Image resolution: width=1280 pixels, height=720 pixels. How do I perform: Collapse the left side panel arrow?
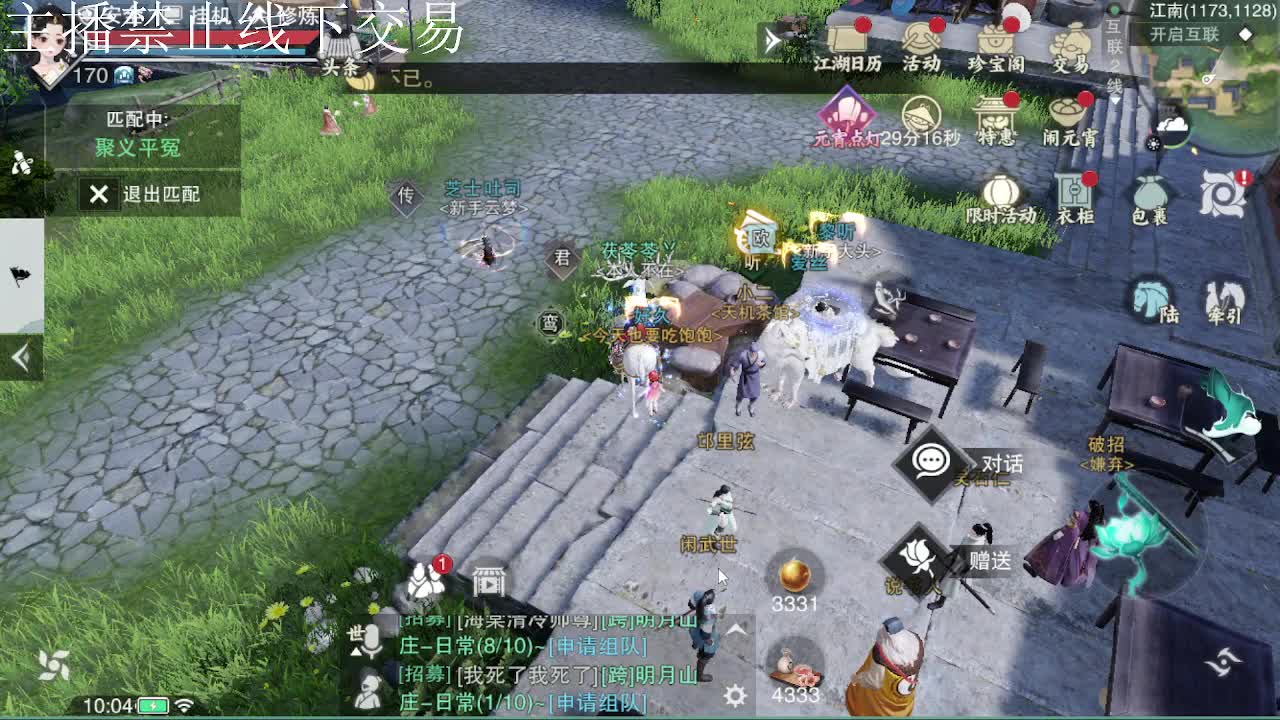tap(20, 356)
